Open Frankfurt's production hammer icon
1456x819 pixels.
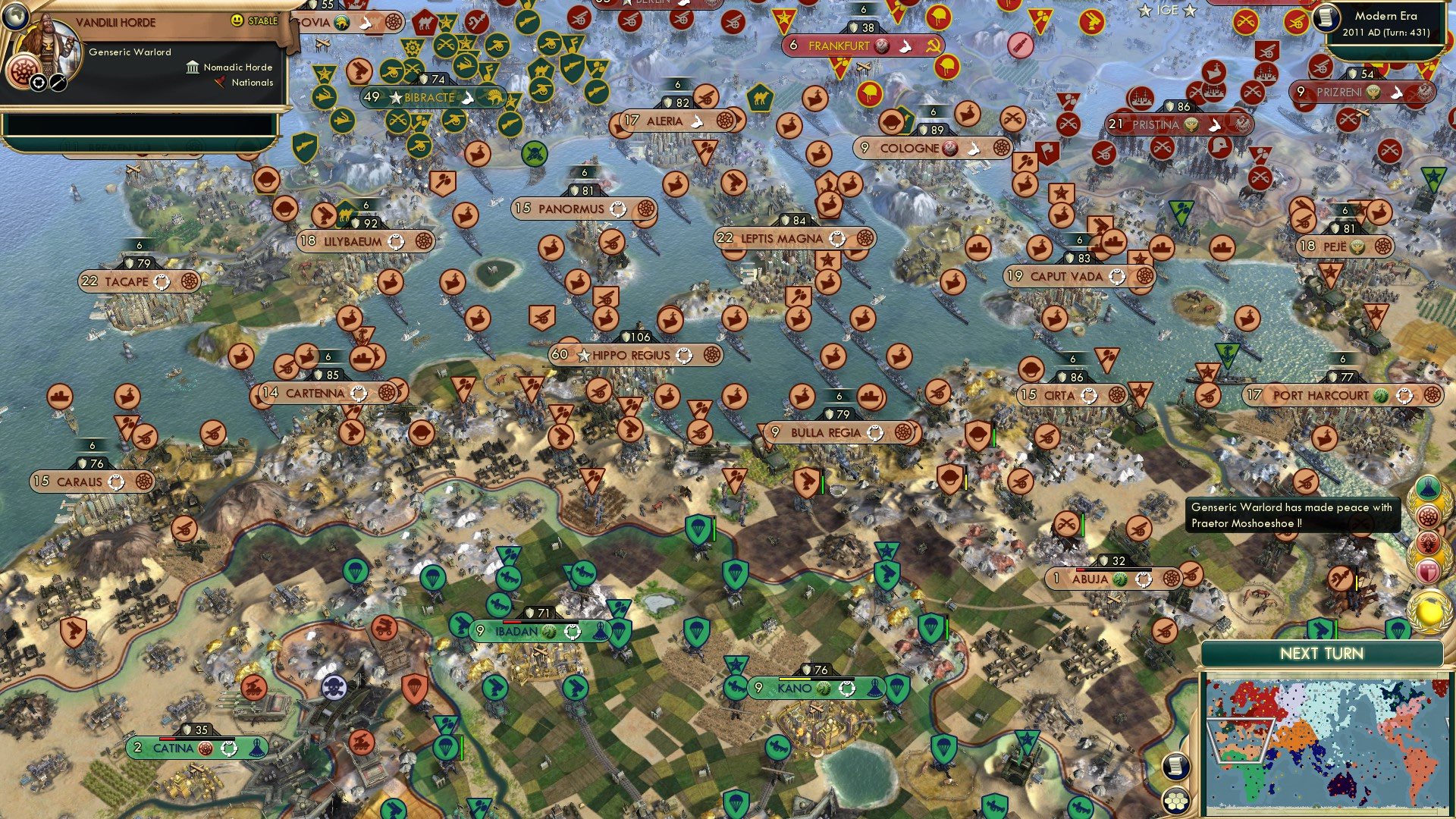(882, 46)
